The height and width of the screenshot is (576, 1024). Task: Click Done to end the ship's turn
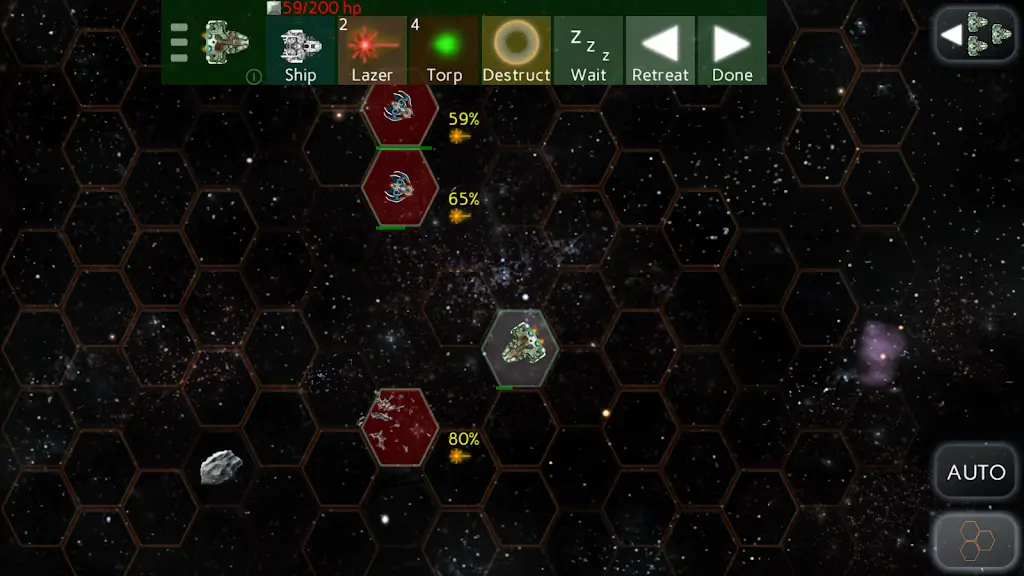(732, 50)
